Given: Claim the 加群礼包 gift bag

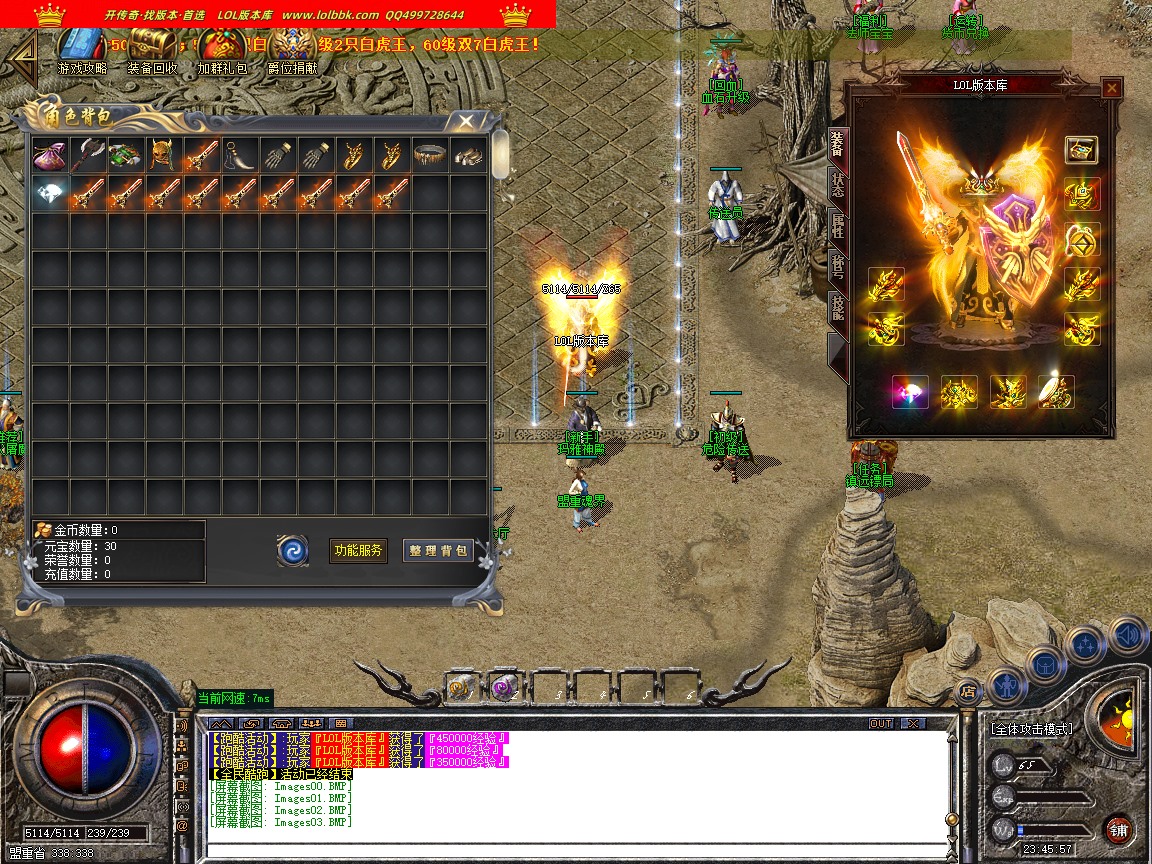Looking at the screenshot, I should pos(221,46).
